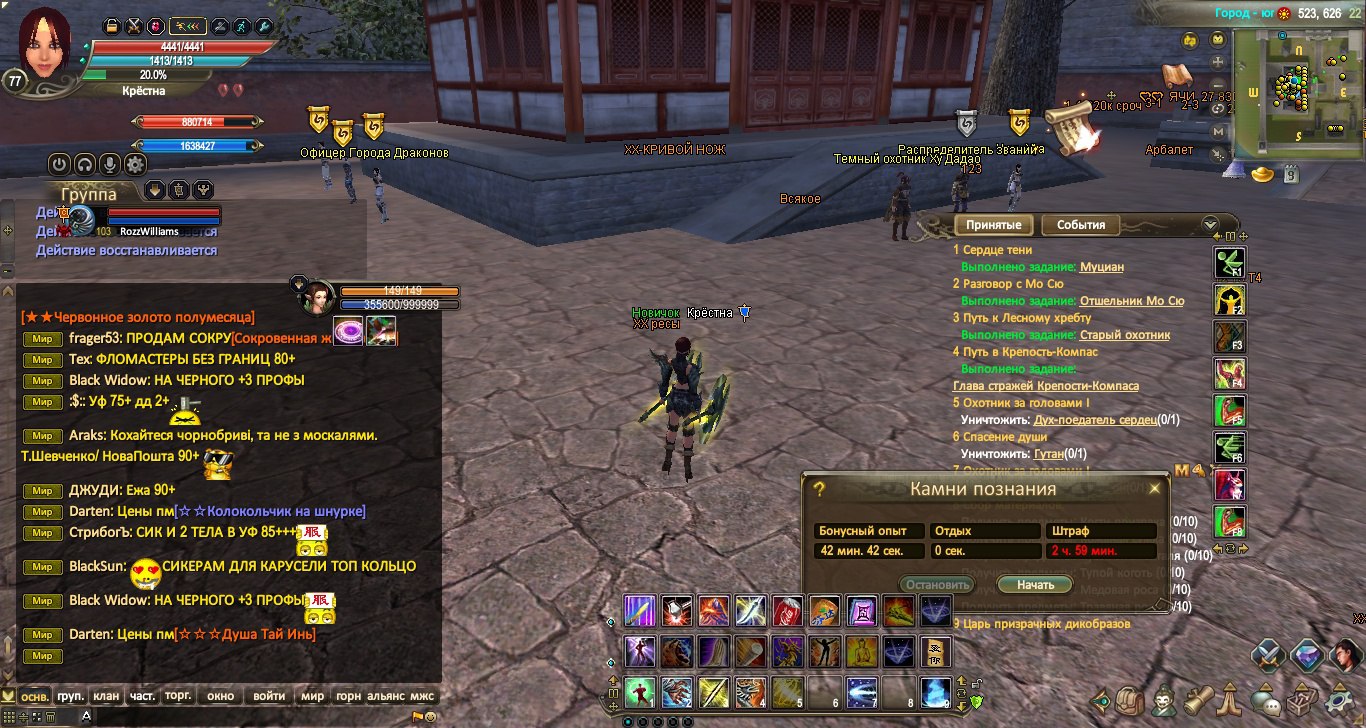Click the power button icon near Группа
This screenshot has height=728, width=1366.
59,164
